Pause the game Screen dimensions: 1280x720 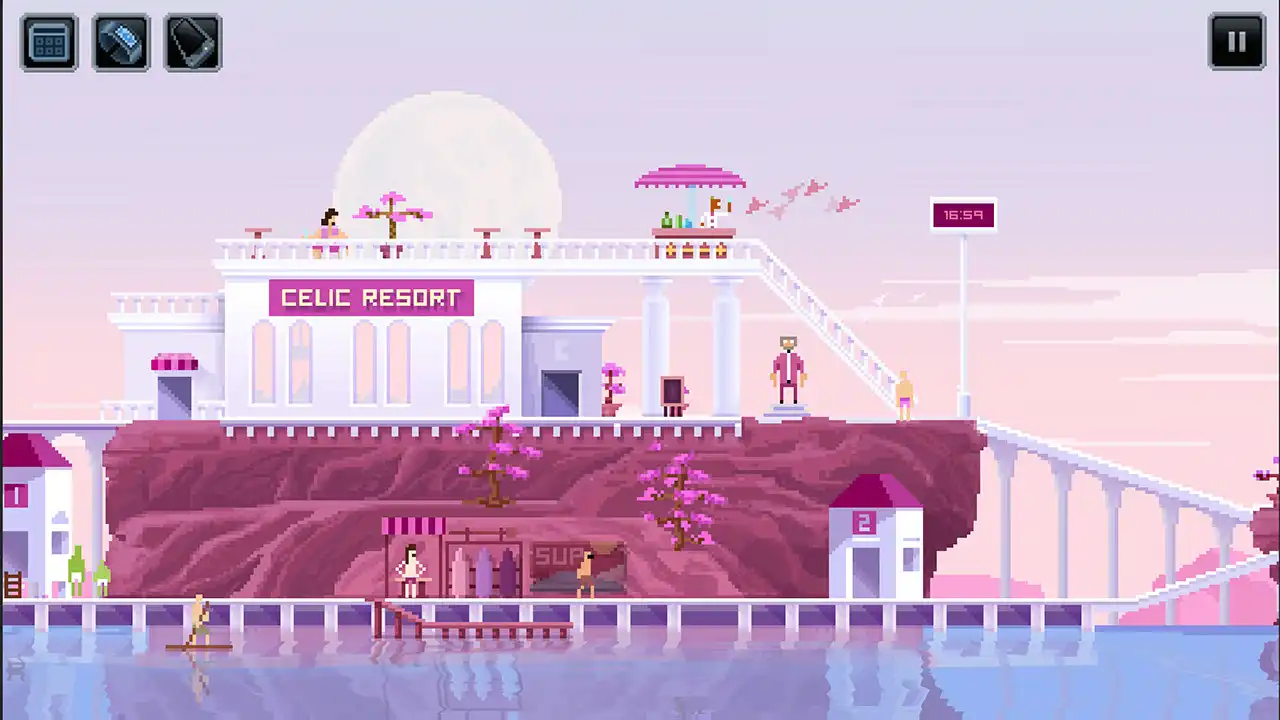(1237, 41)
